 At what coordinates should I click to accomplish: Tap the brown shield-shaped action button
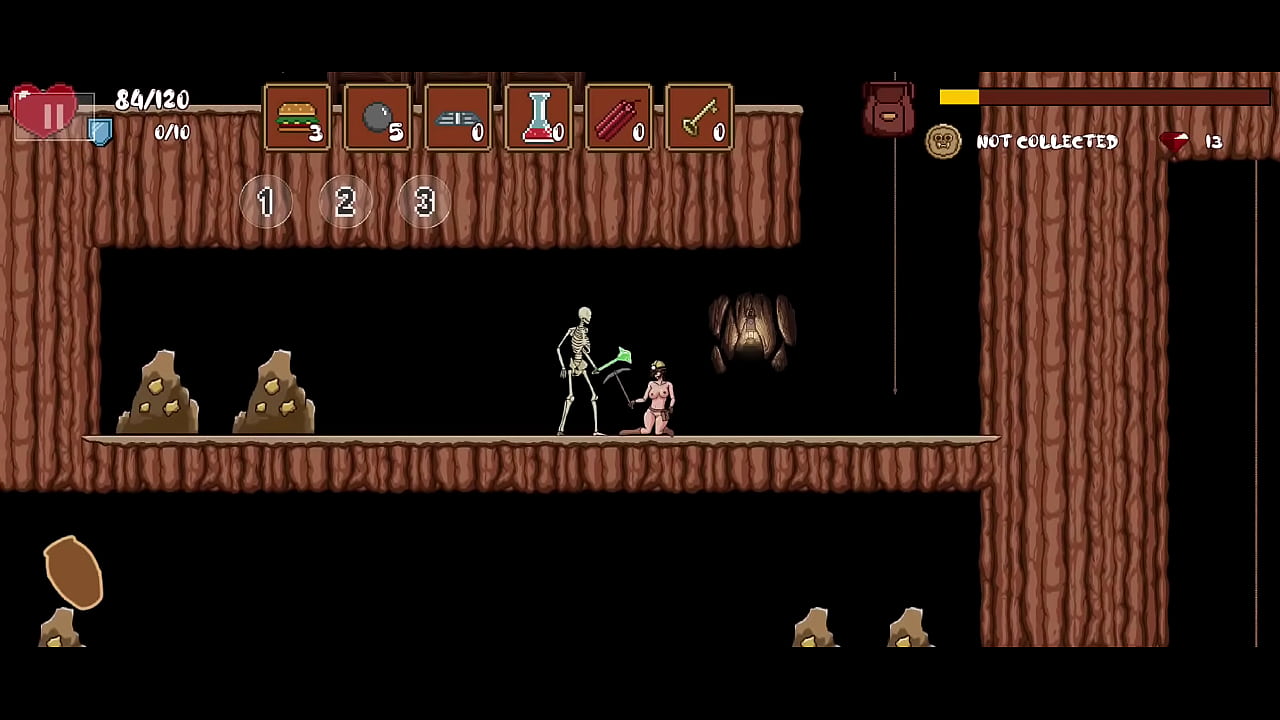[74, 572]
